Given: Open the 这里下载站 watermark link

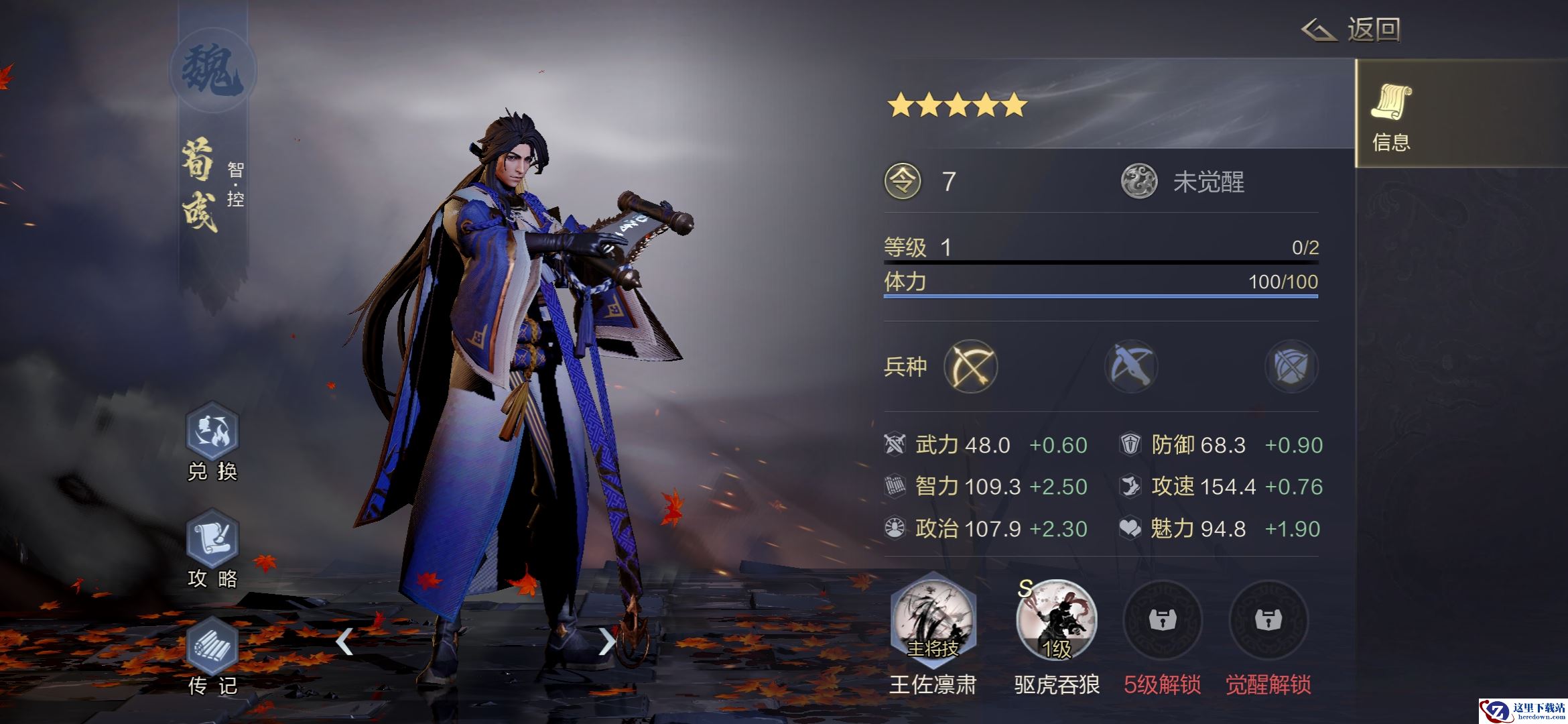Looking at the screenshot, I should pos(1522,711).
